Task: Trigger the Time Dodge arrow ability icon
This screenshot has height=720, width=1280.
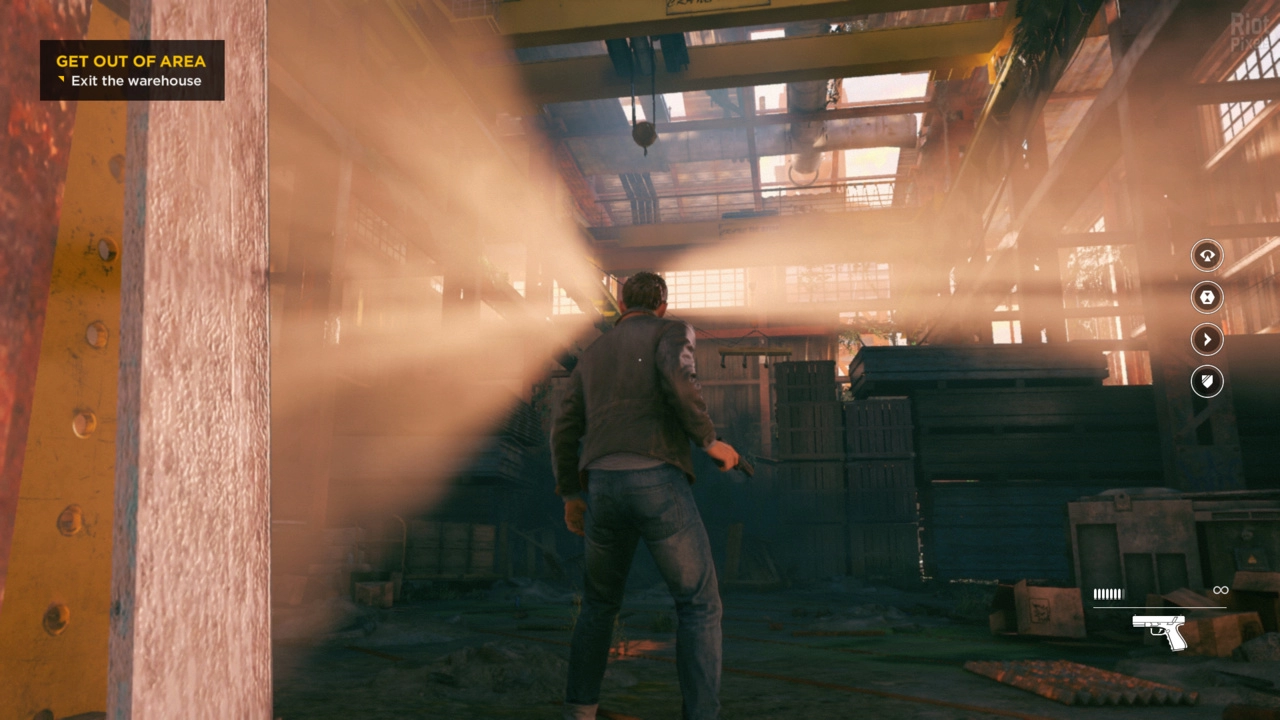Action: coord(1207,339)
